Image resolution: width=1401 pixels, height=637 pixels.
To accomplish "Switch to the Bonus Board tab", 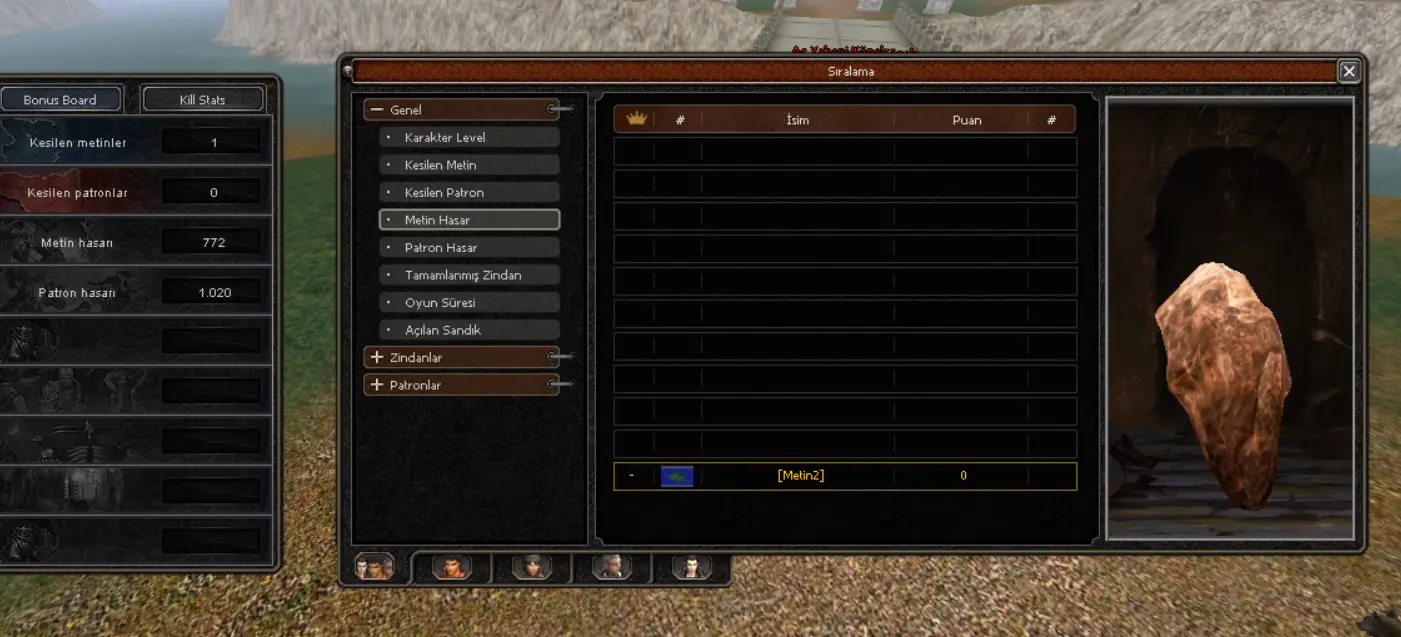I will point(61,100).
